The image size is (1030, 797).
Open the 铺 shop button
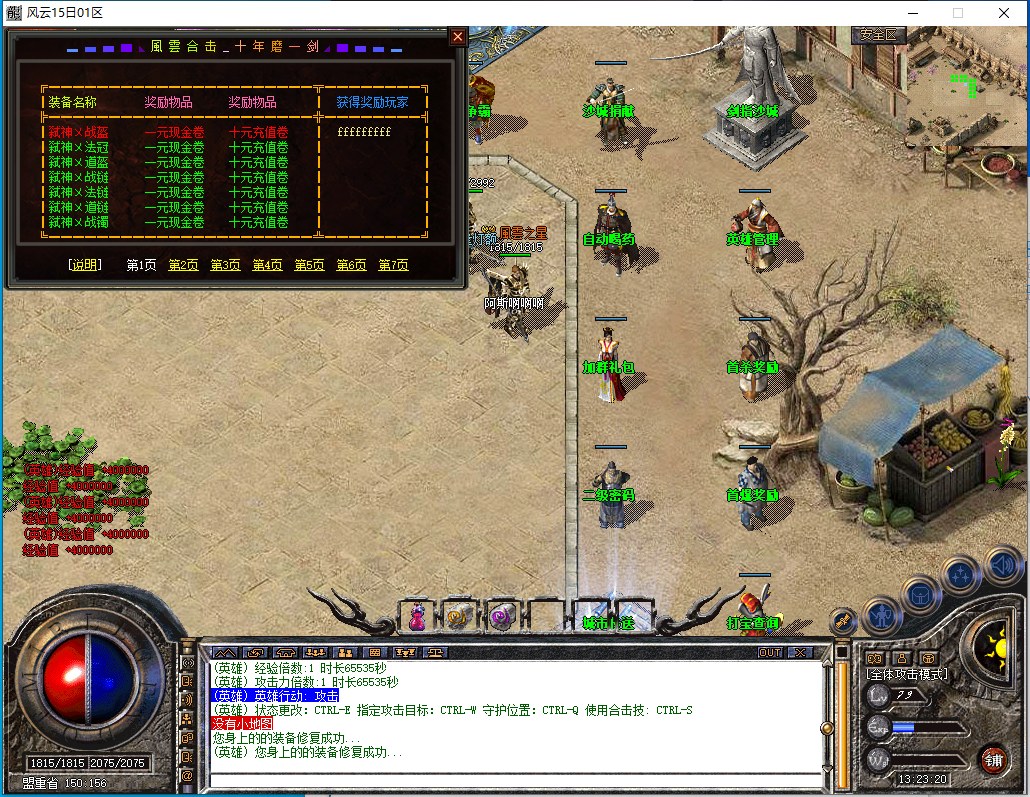point(993,758)
